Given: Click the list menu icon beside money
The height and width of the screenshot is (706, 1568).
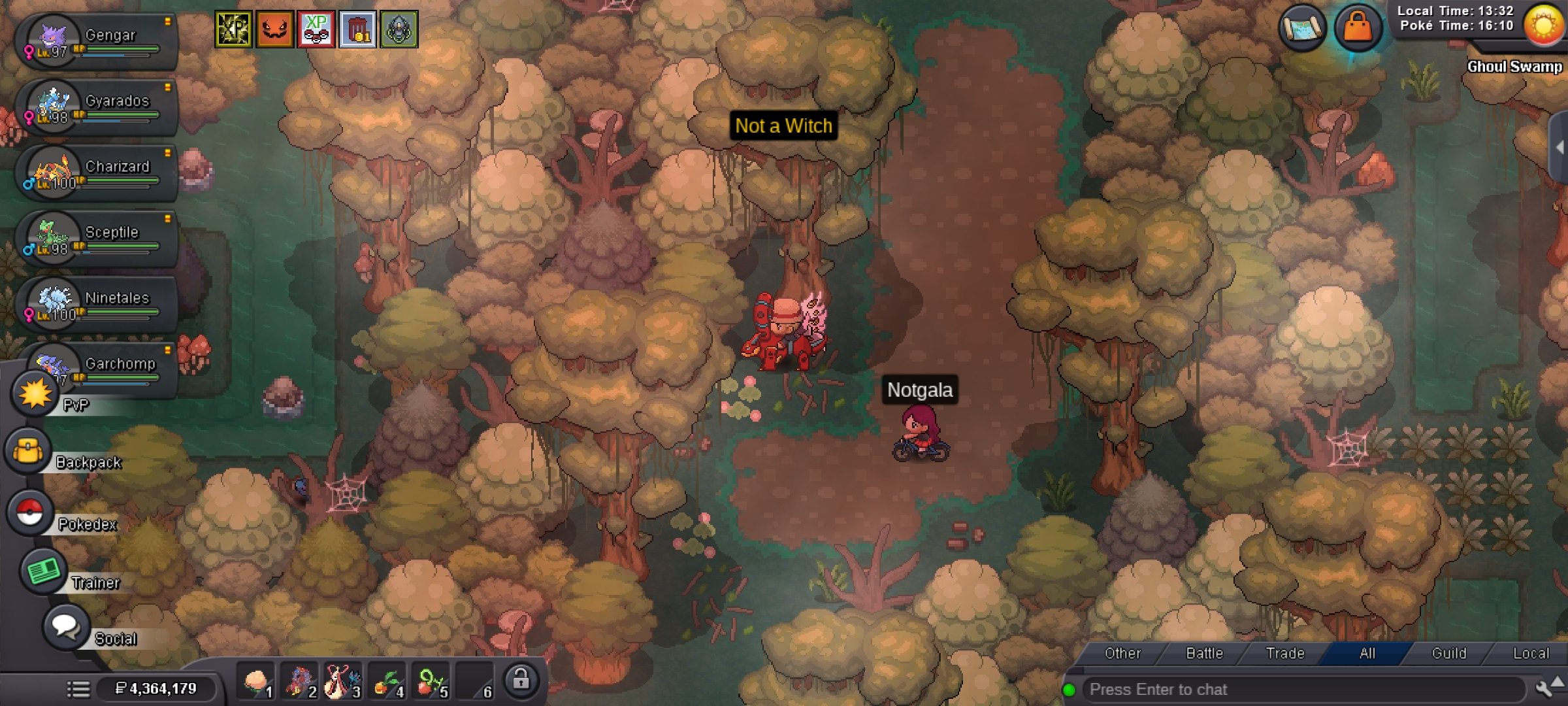Looking at the screenshot, I should pos(78,689).
